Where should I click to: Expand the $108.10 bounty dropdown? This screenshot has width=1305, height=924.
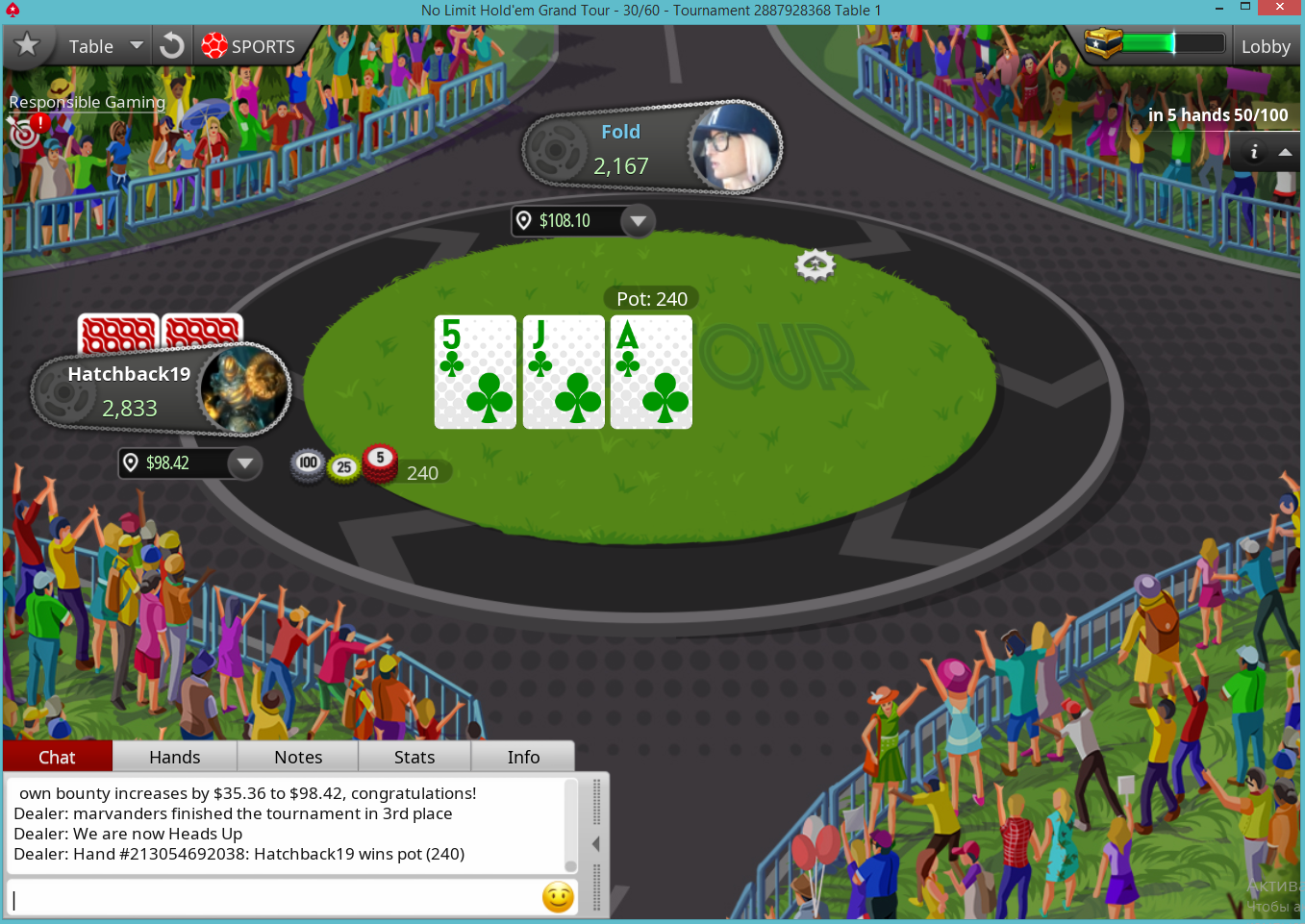click(x=637, y=221)
